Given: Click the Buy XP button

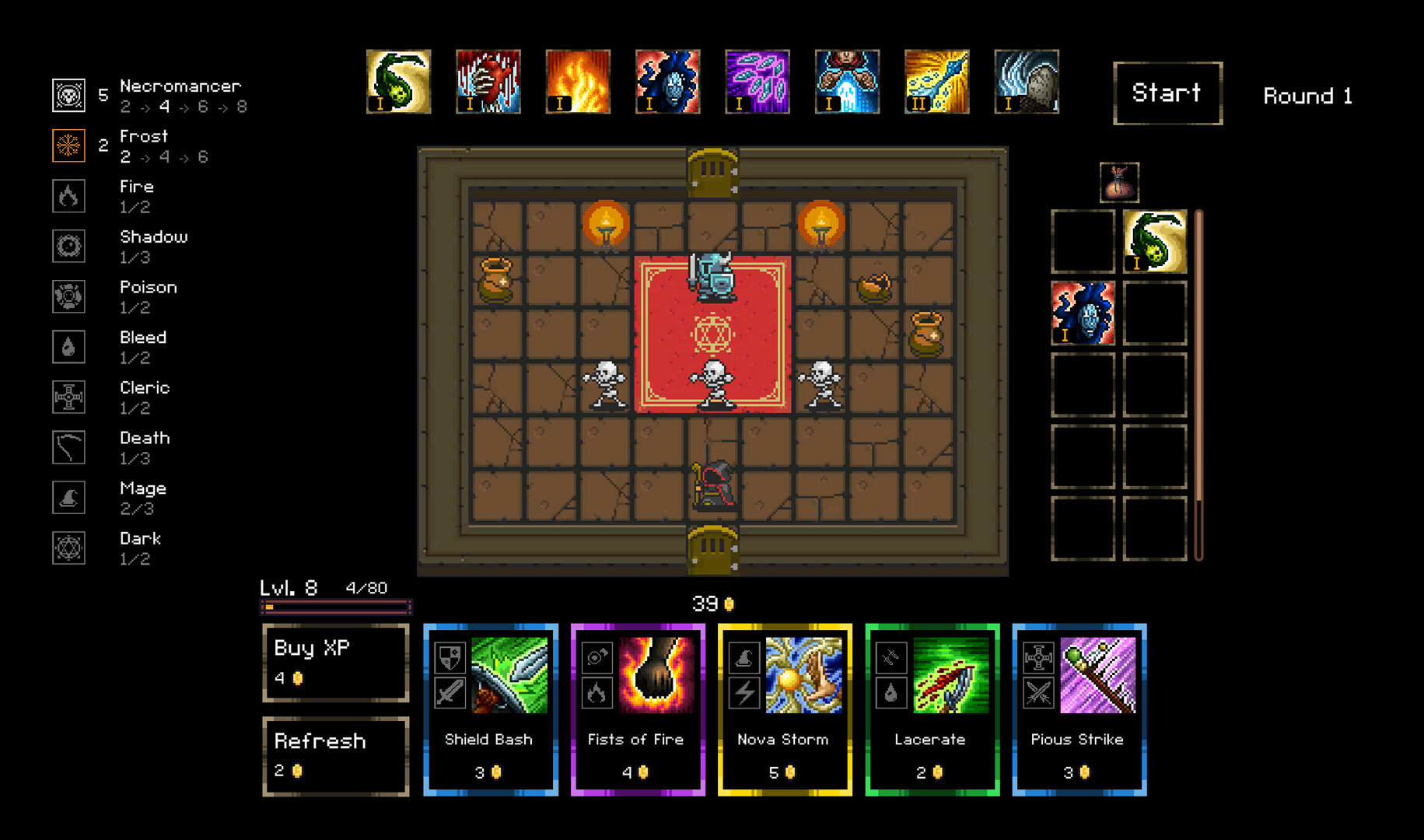Looking at the screenshot, I should click(335, 662).
